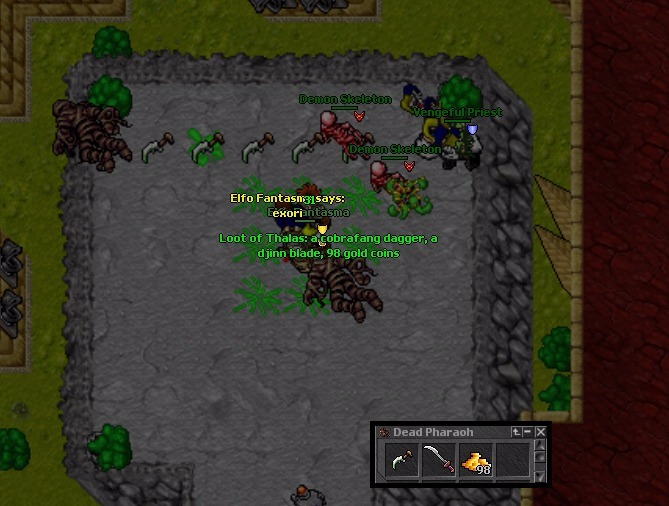This screenshot has height=506, width=669.
Task: Click the container's scroll-down arrow
Action: coord(541,477)
